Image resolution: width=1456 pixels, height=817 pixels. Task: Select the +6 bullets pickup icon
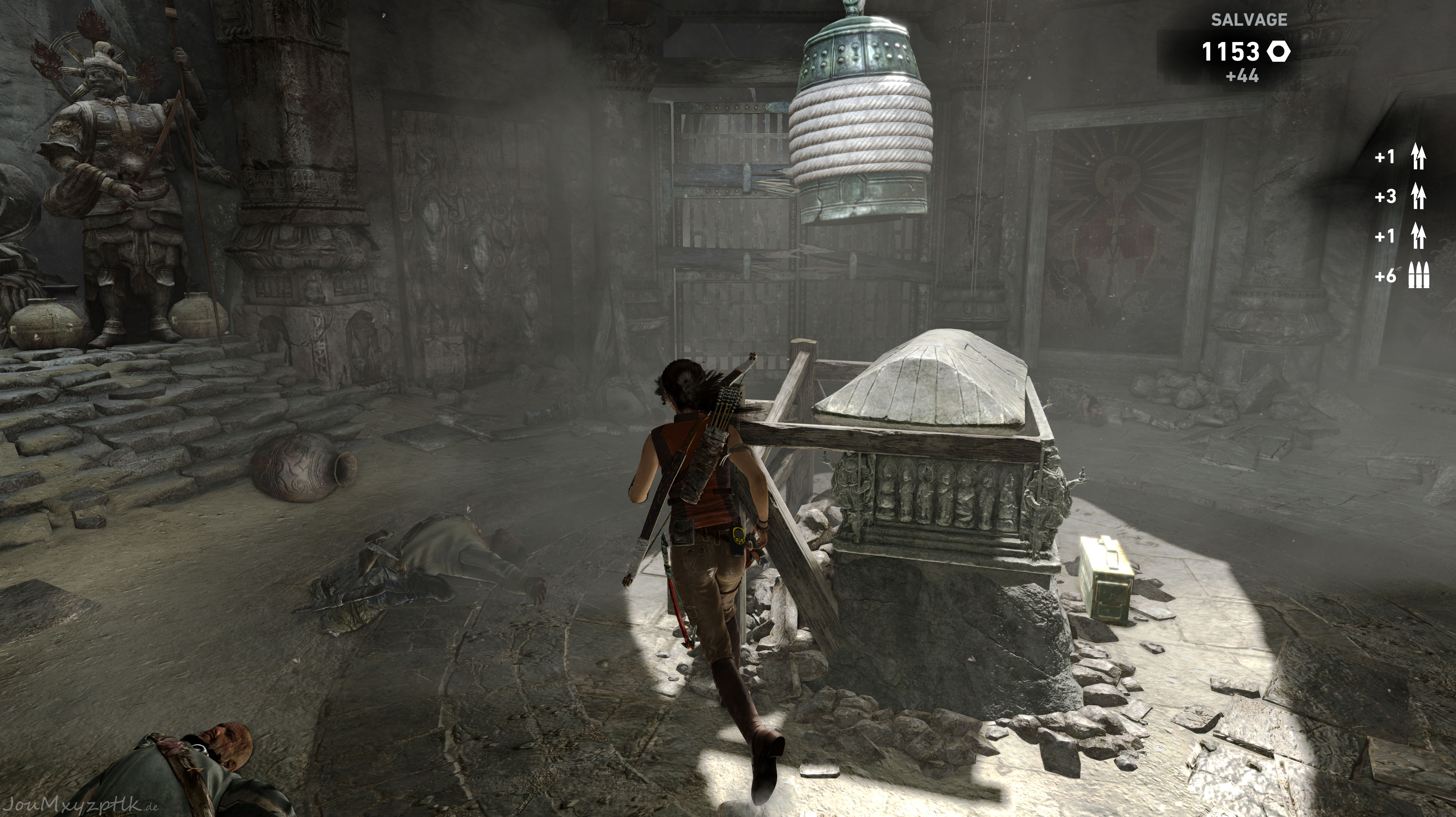pos(1419,276)
